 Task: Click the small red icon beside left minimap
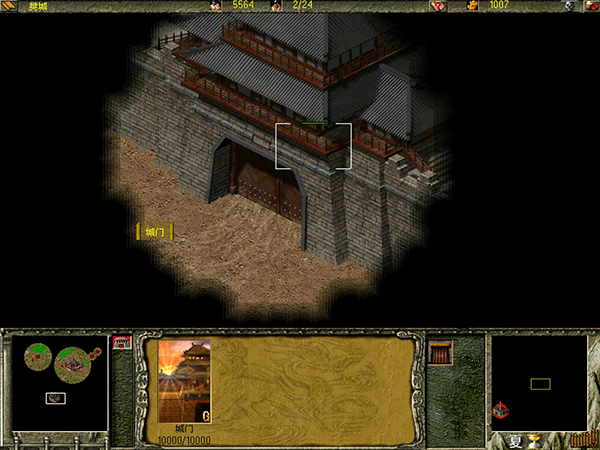122,342
